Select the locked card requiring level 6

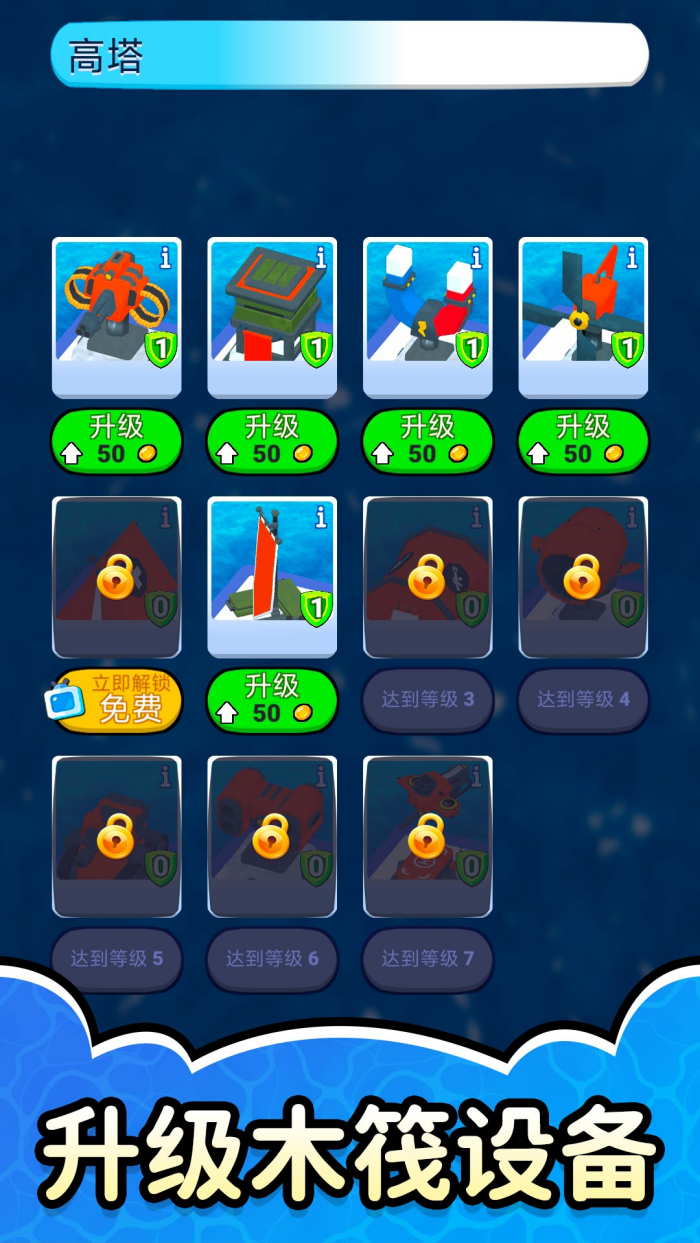tap(272, 837)
